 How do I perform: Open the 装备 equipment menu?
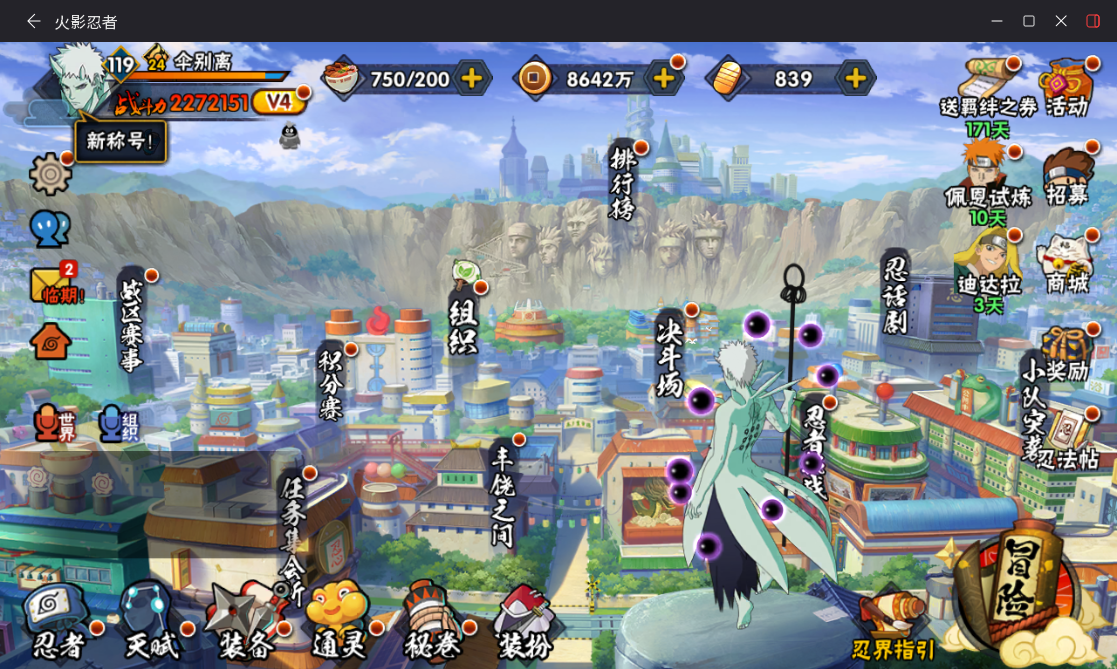tap(241, 622)
